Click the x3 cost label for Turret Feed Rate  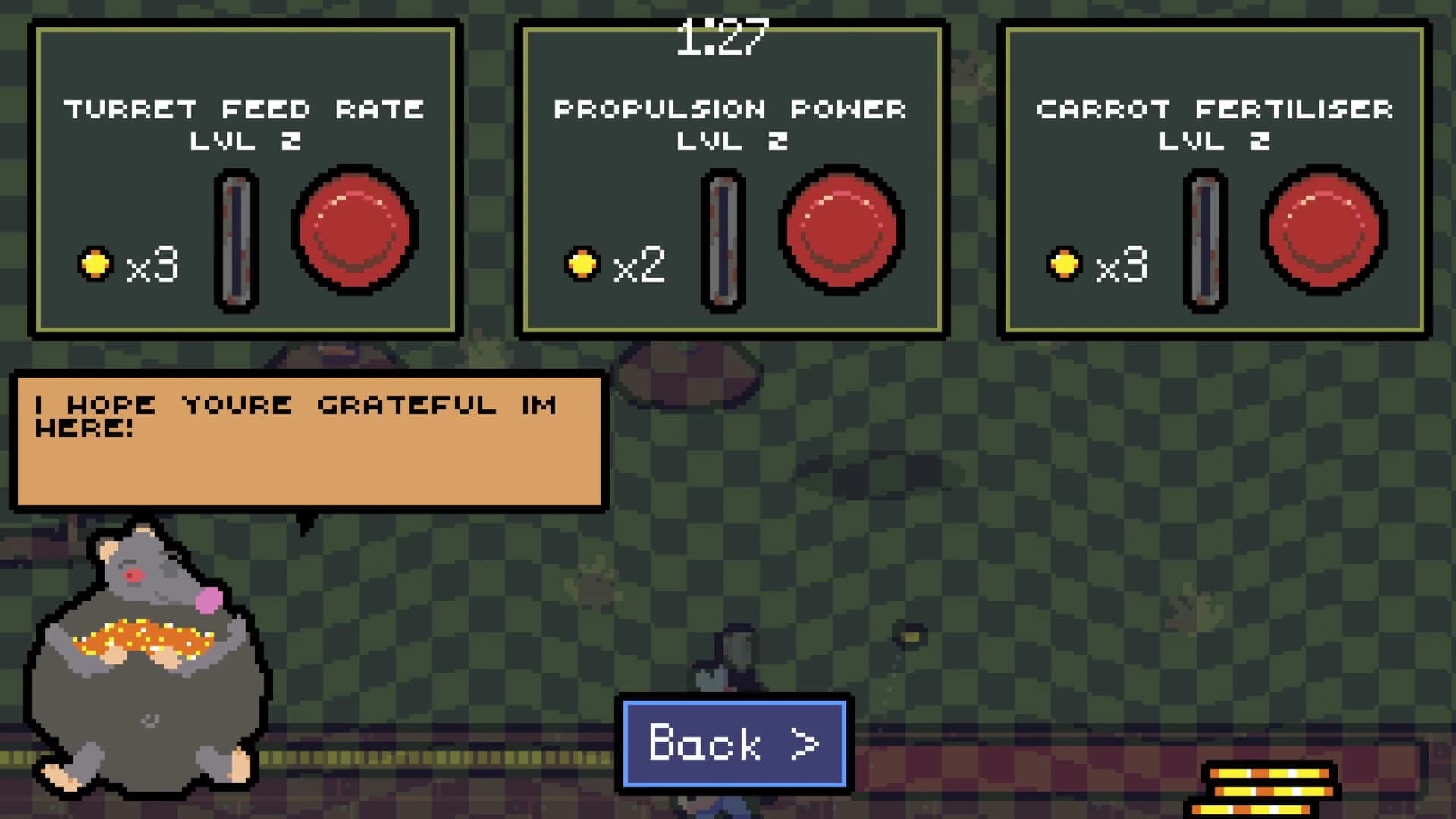(153, 266)
